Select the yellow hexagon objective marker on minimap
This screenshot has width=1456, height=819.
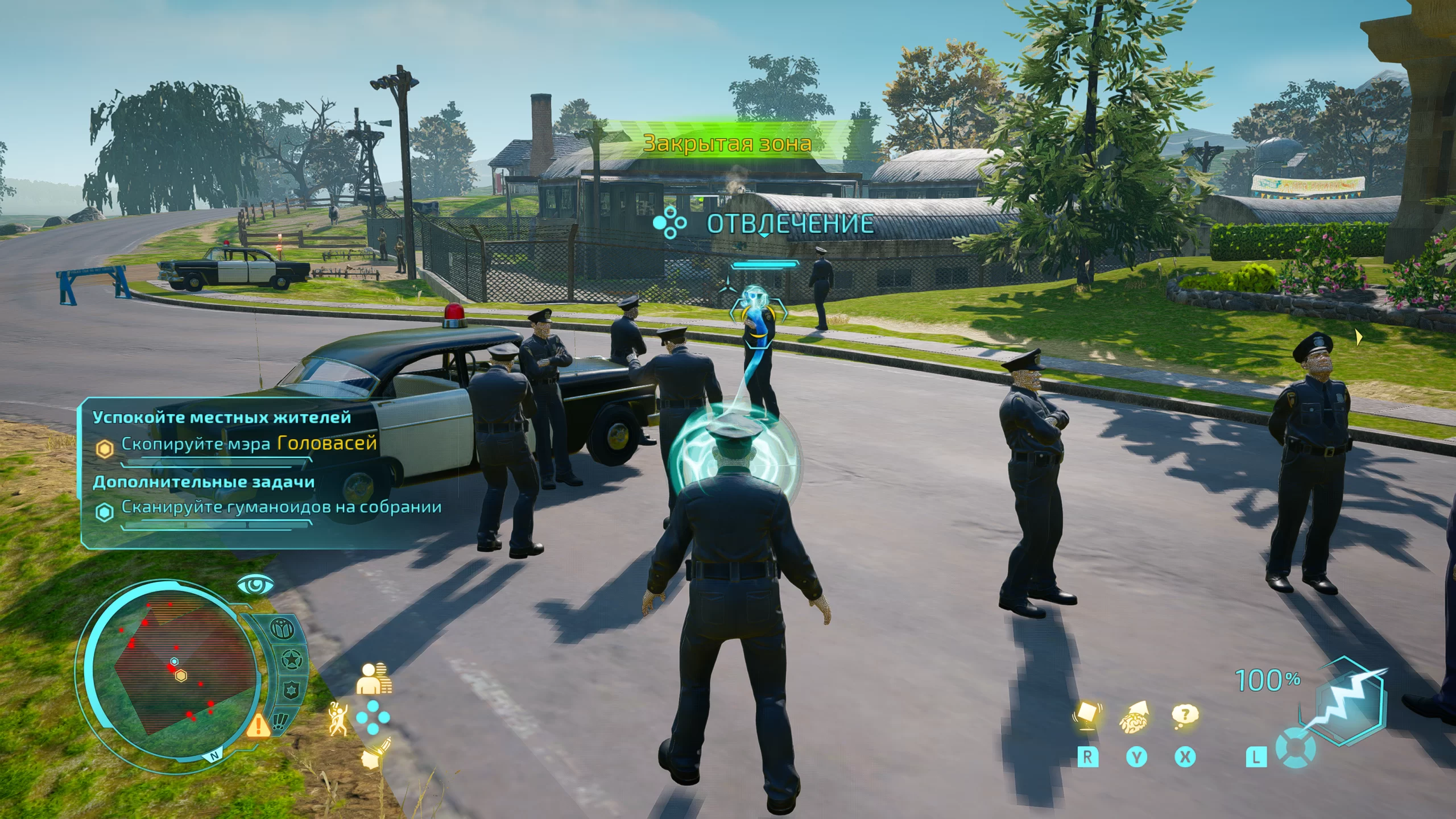tap(181, 676)
